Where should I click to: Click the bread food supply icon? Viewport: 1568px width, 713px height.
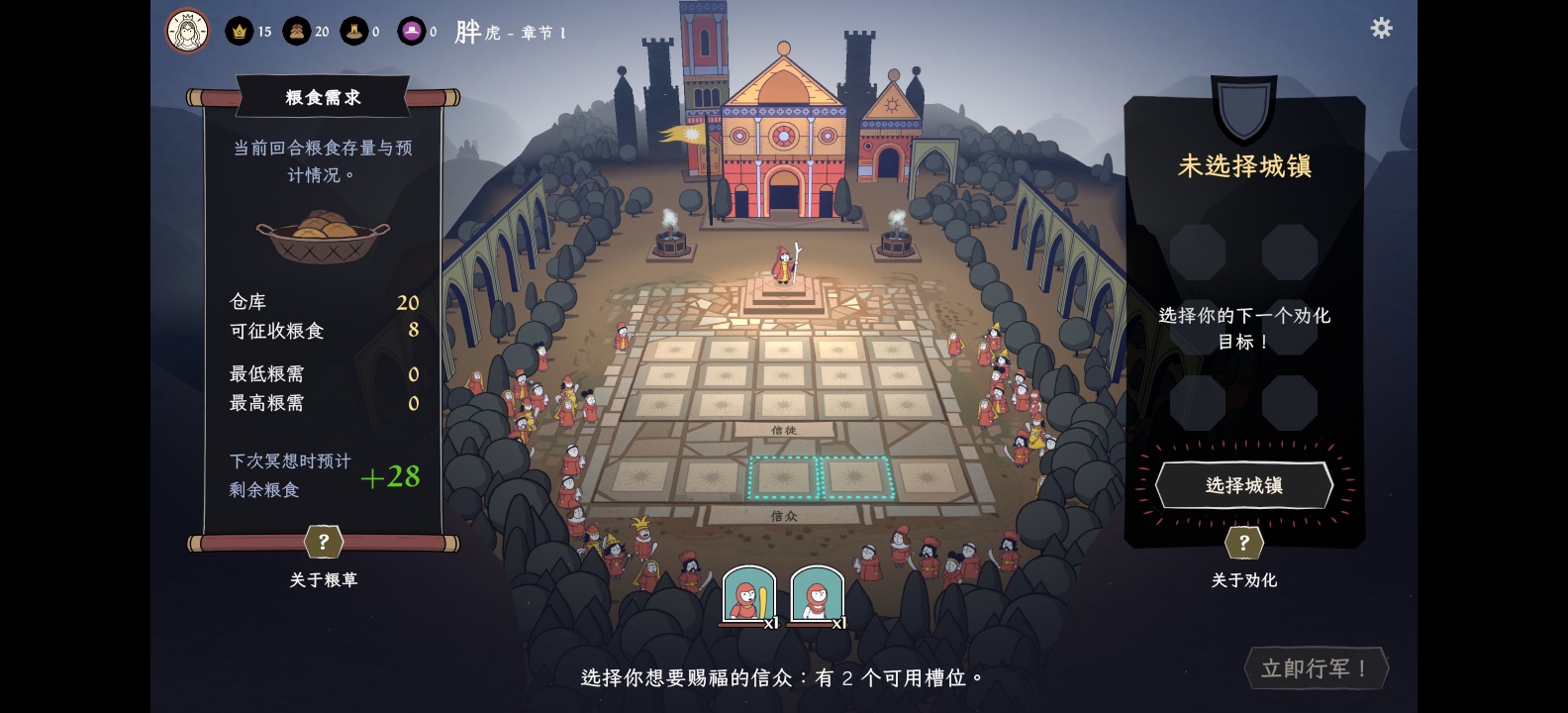click(297, 31)
